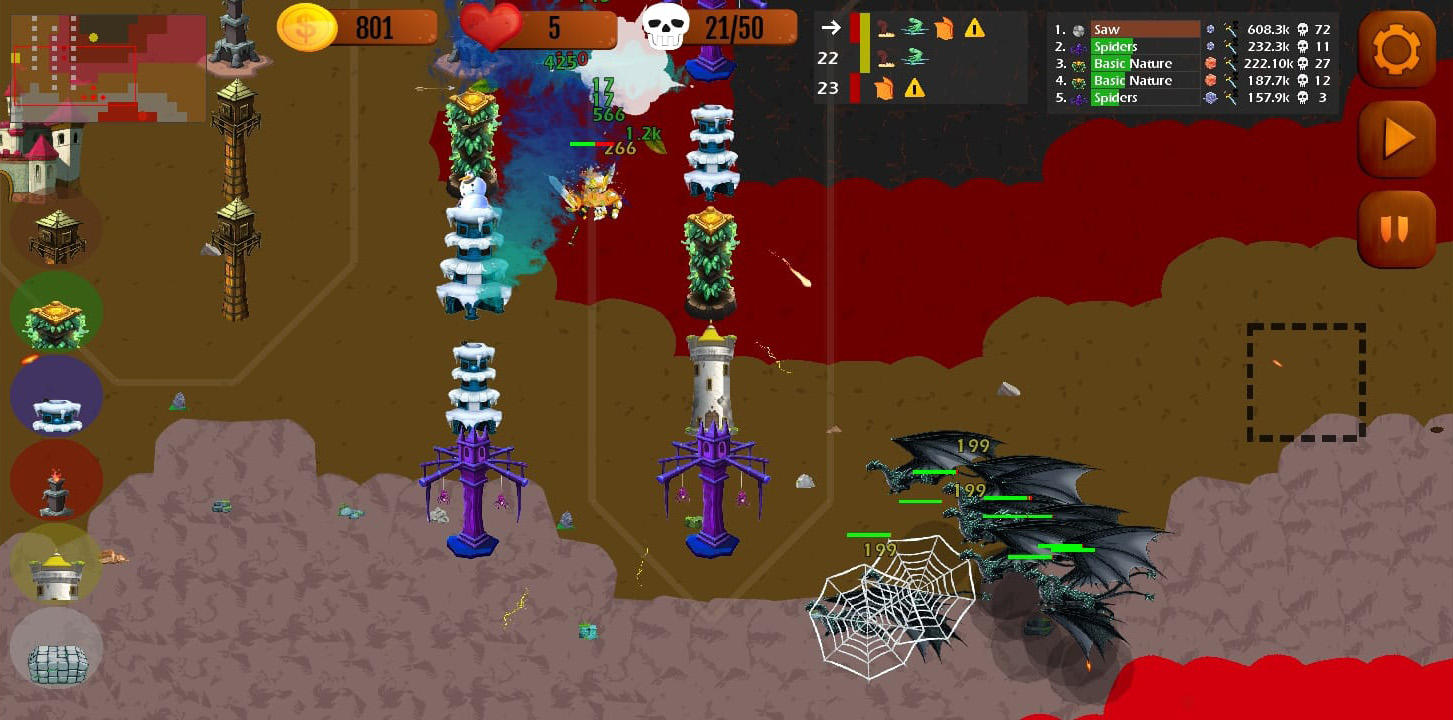The width and height of the screenshot is (1453, 720).
Task: Select the ice tower build icon
Action: click(x=55, y=397)
